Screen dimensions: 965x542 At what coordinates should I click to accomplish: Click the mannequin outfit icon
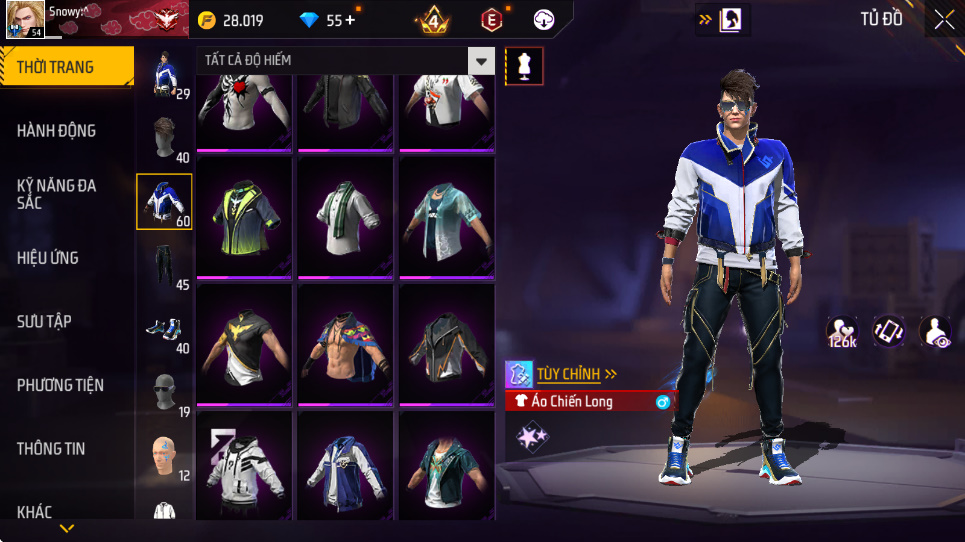(525, 66)
